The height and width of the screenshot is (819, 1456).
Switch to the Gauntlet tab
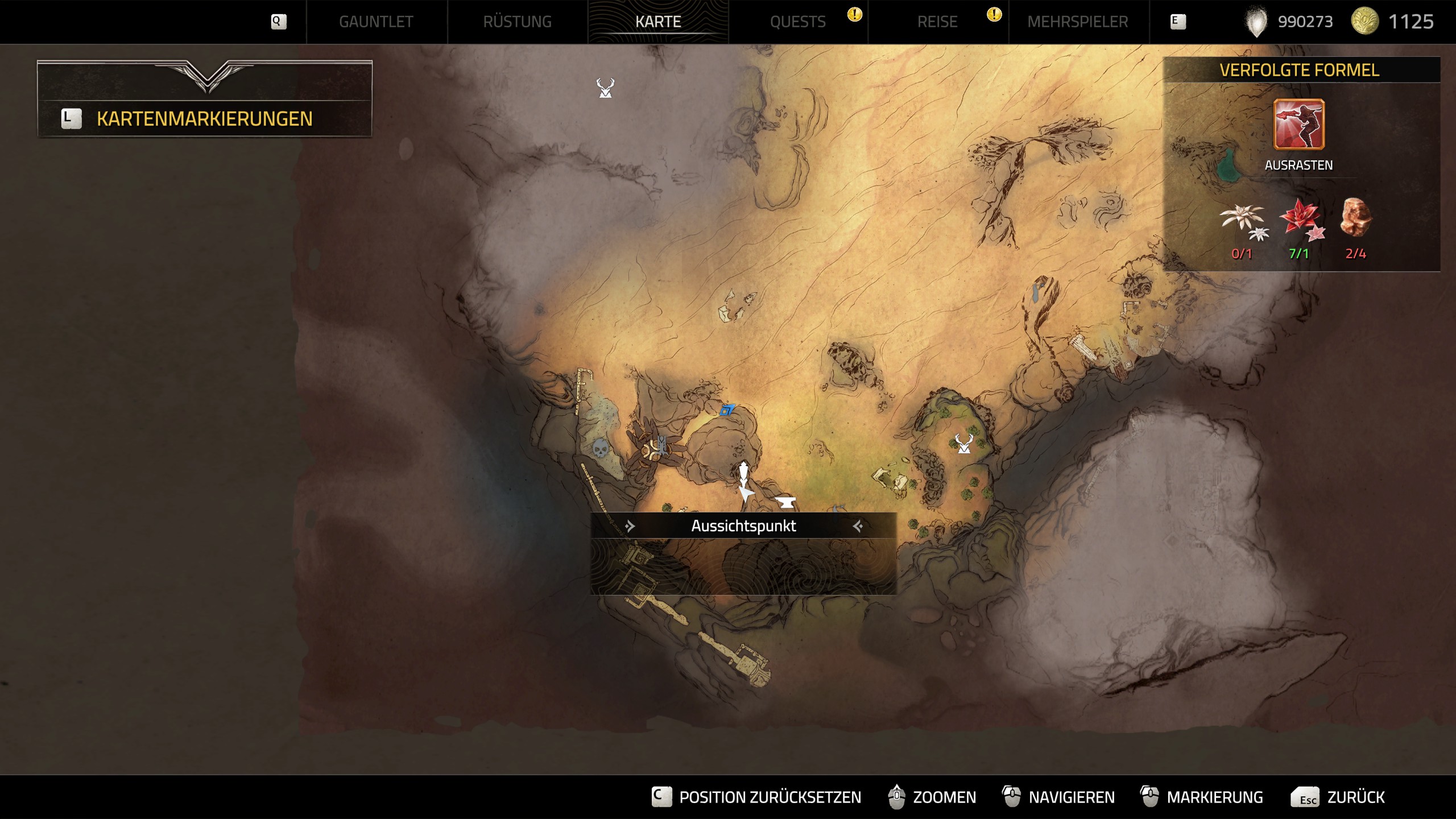(376, 22)
